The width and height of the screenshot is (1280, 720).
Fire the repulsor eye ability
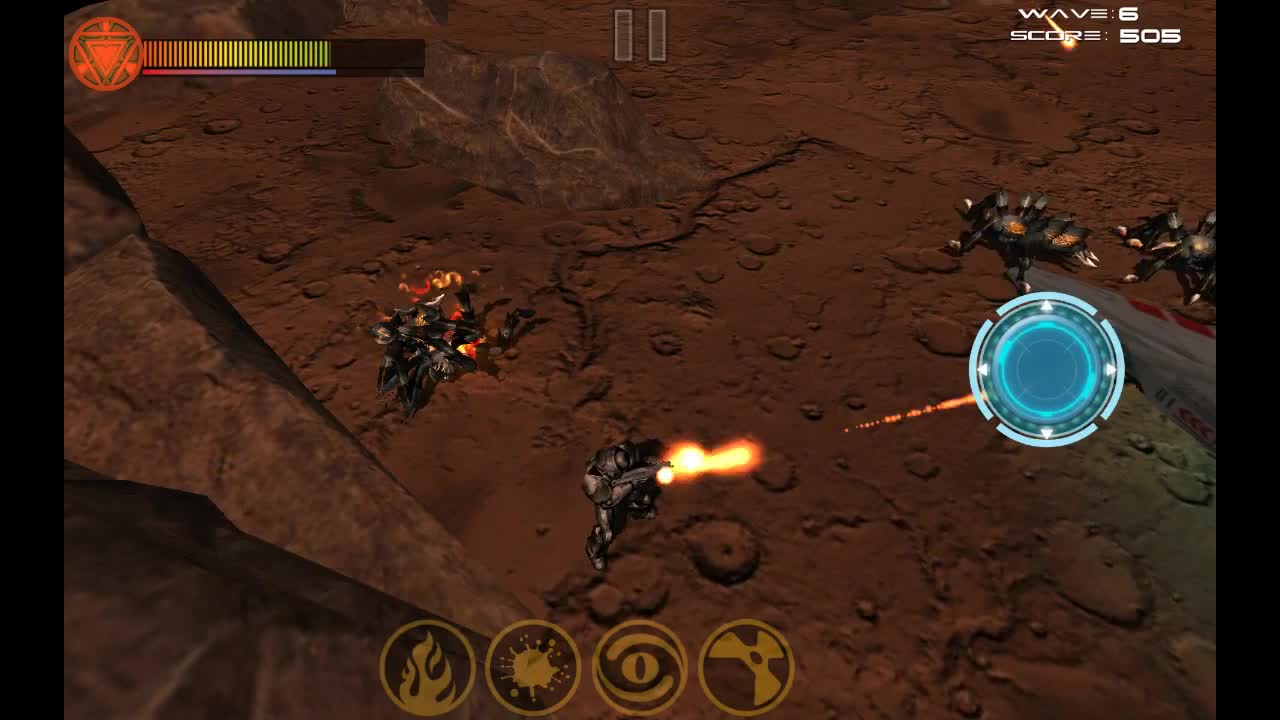pos(639,667)
